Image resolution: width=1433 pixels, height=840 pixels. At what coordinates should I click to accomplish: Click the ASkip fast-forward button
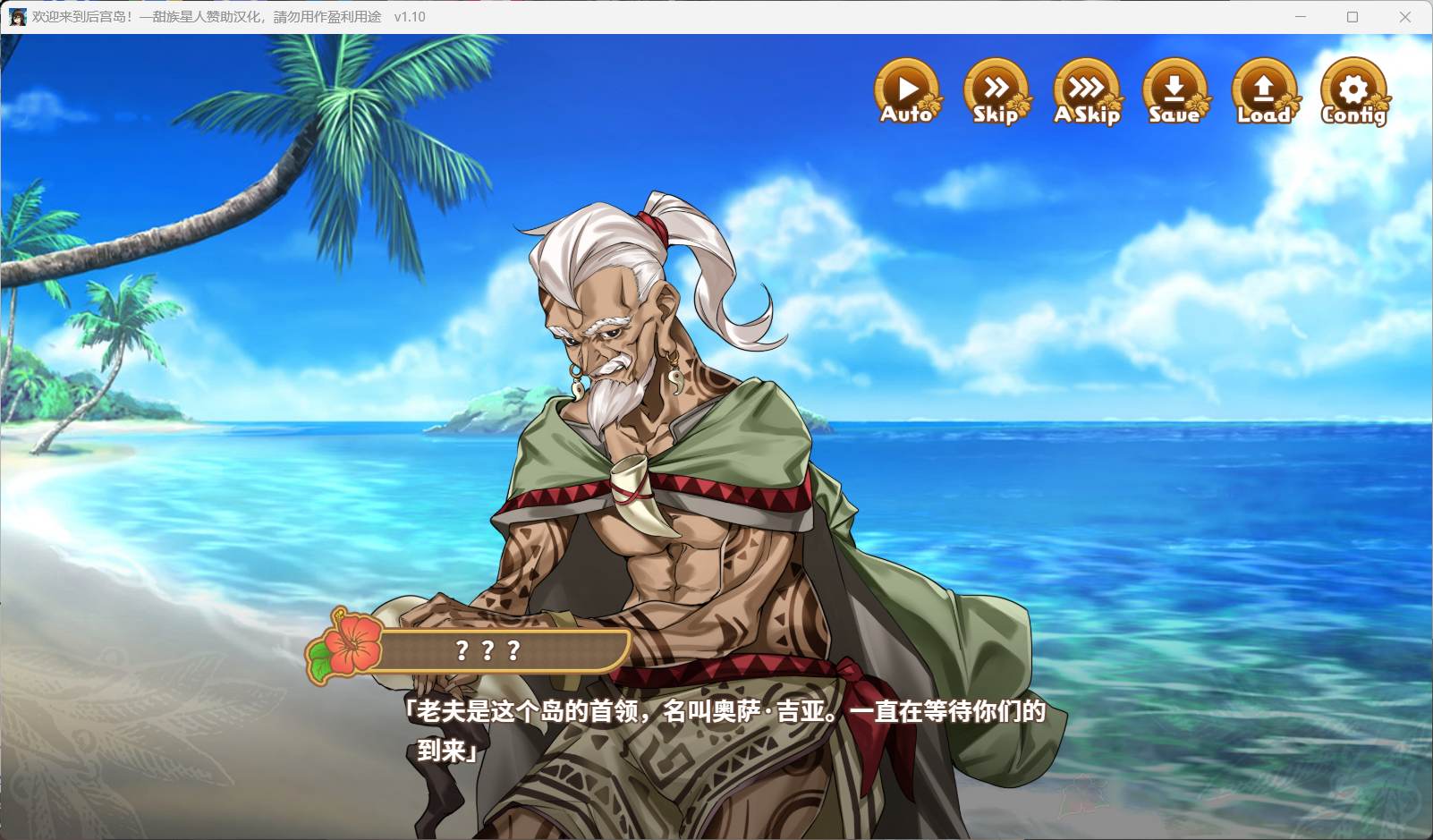[x=1086, y=91]
